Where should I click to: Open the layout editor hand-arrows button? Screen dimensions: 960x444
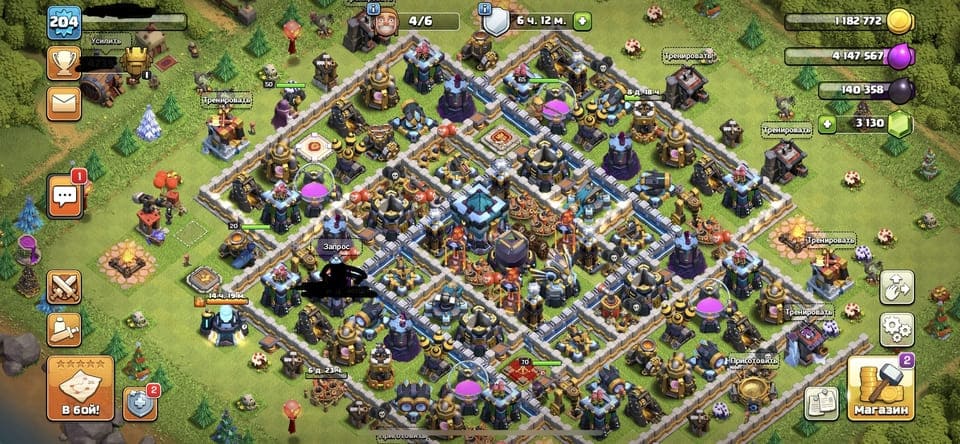pyautogui.click(x=897, y=286)
